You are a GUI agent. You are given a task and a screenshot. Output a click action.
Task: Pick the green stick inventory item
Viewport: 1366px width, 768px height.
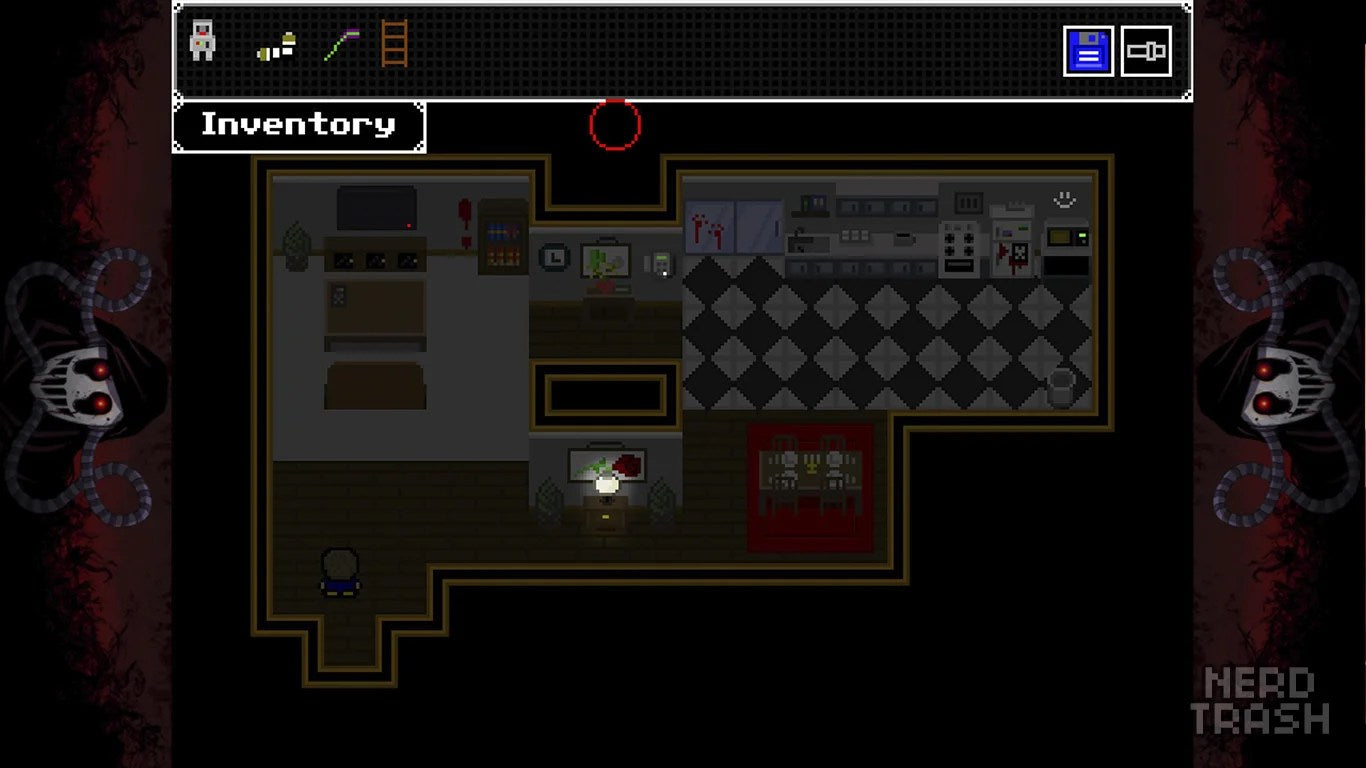tap(341, 45)
